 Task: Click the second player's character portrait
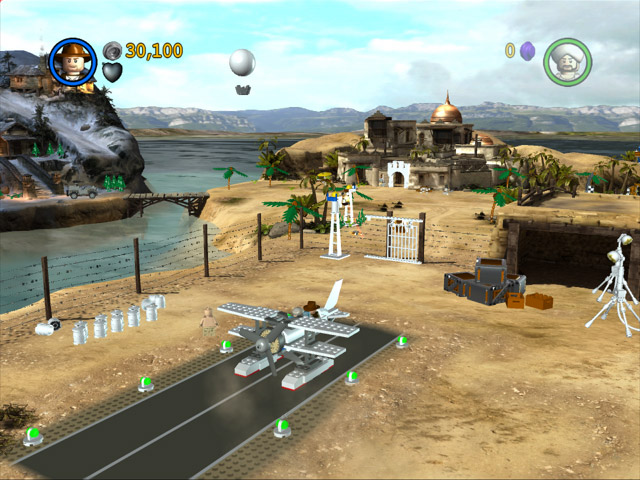pos(567,61)
